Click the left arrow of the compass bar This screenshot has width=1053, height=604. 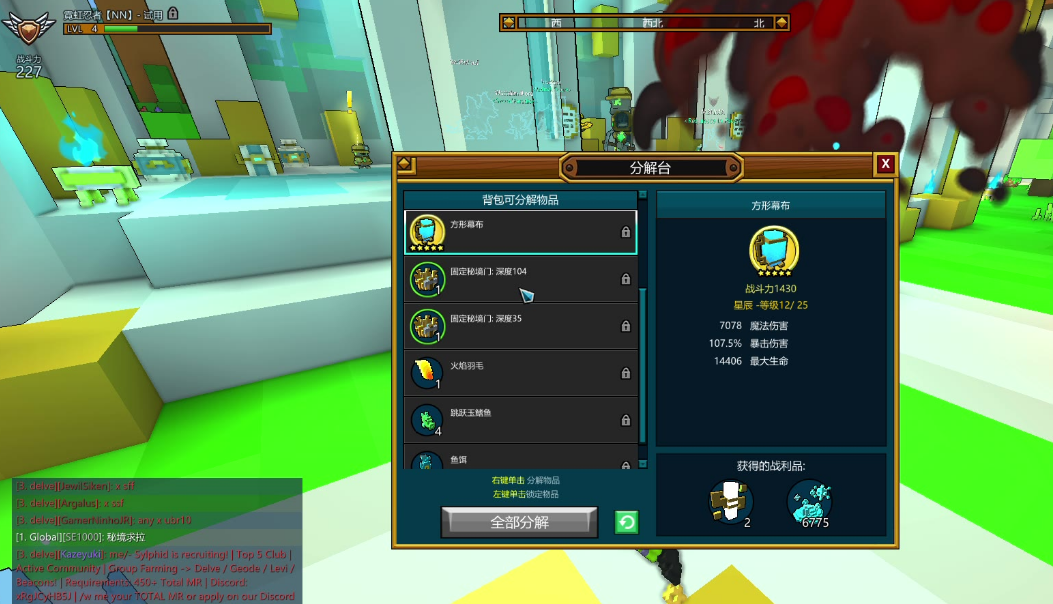point(509,22)
